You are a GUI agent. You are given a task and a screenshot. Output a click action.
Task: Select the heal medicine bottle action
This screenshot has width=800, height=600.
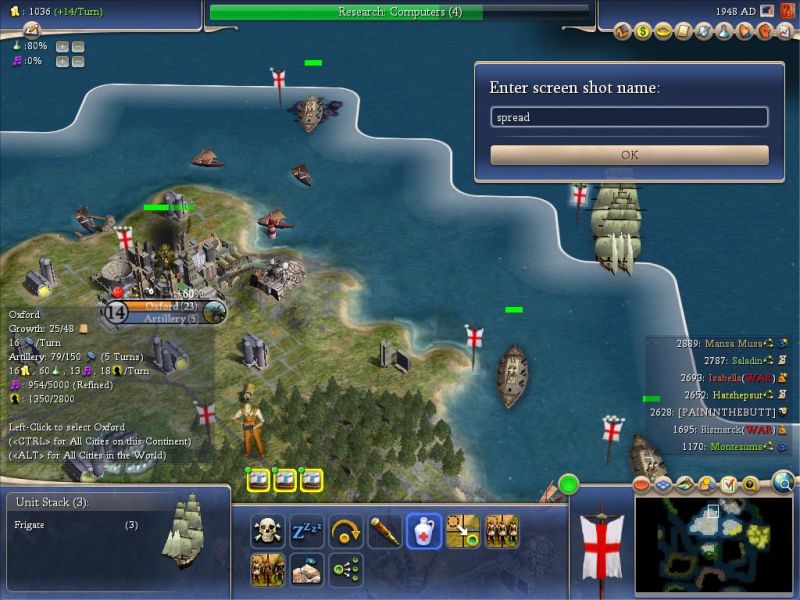(x=424, y=530)
